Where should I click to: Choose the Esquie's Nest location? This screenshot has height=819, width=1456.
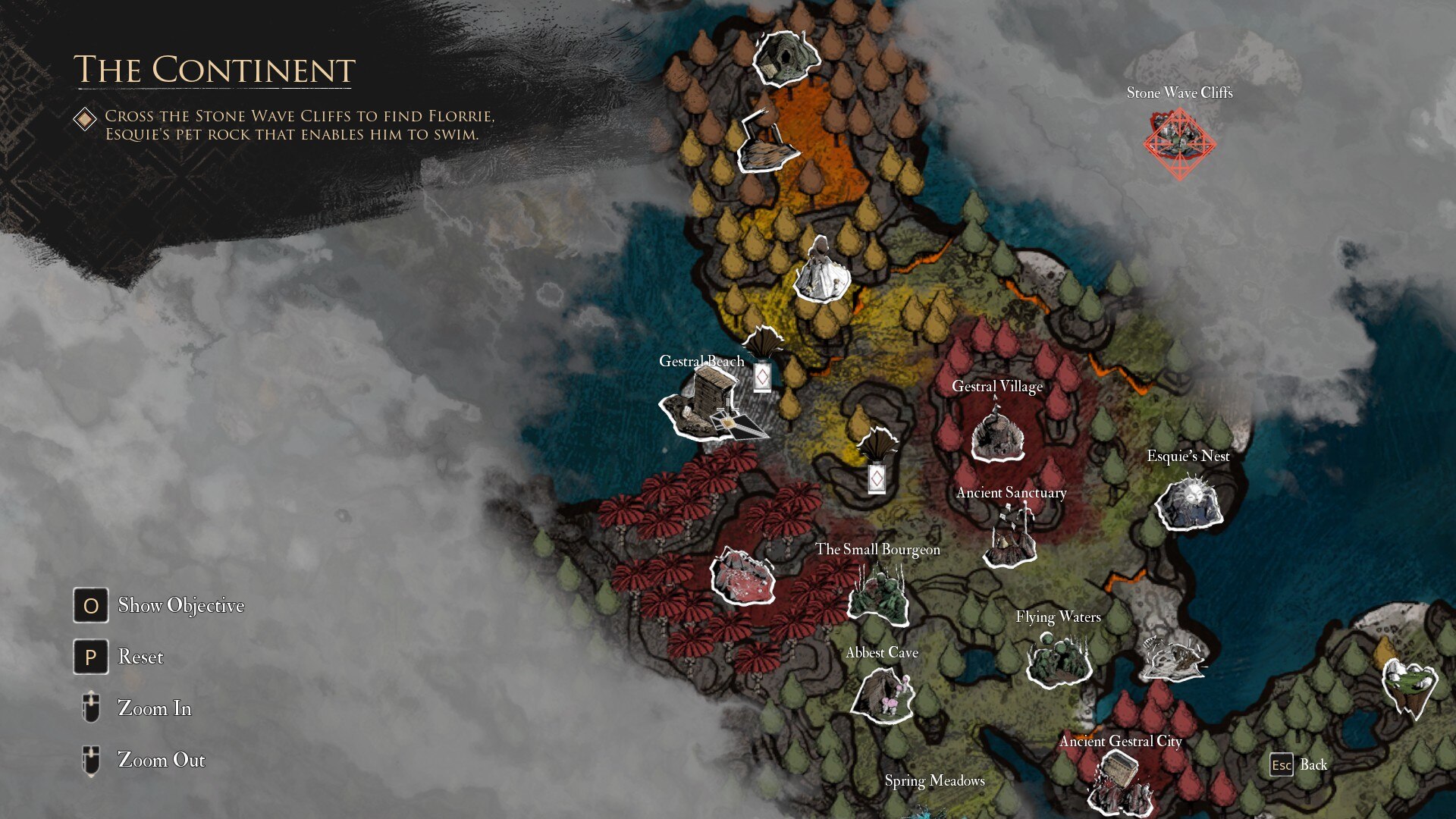[x=1188, y=503]
